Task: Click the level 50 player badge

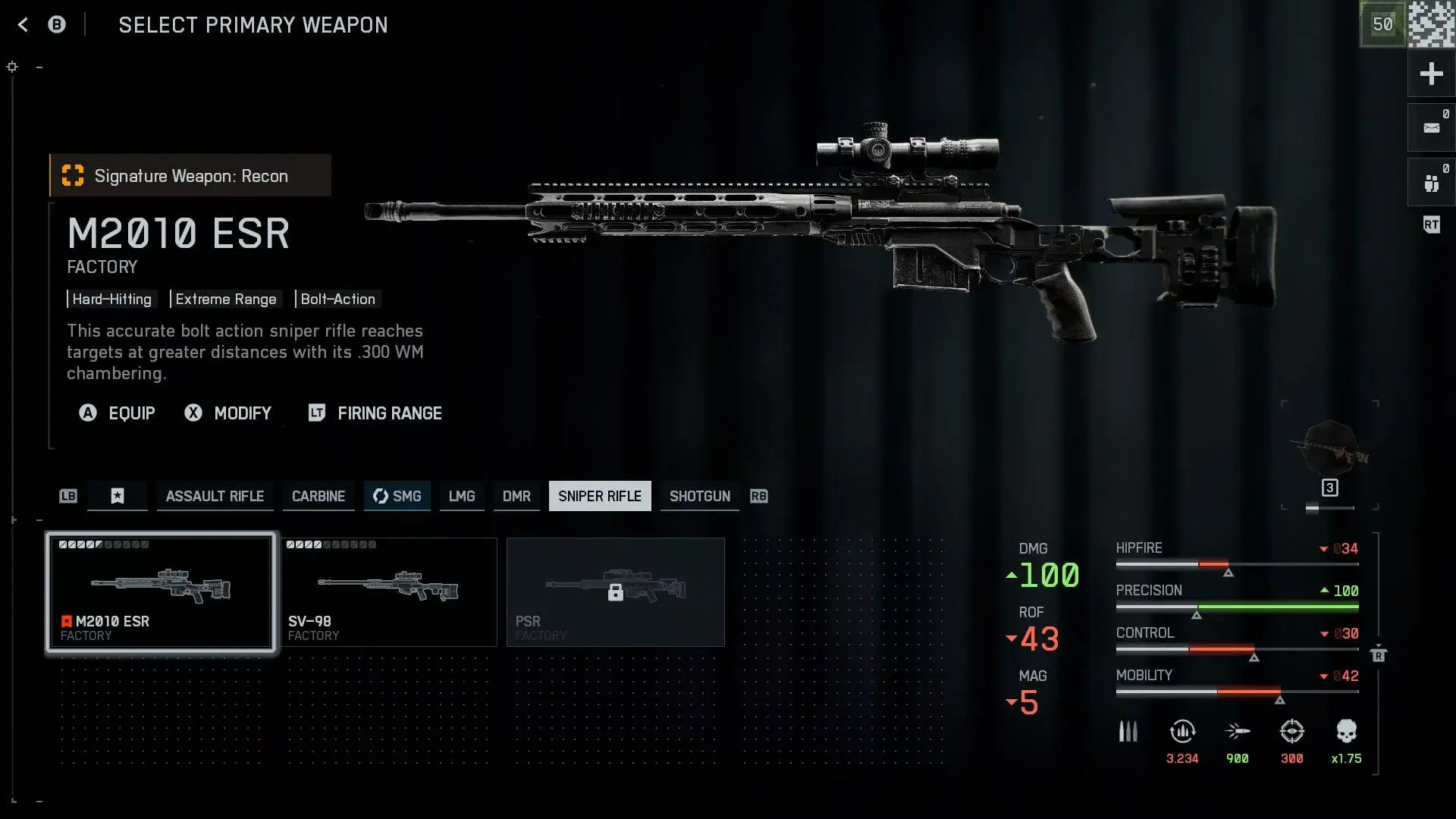Action: pyautogui.click(x=1382, y=24)
